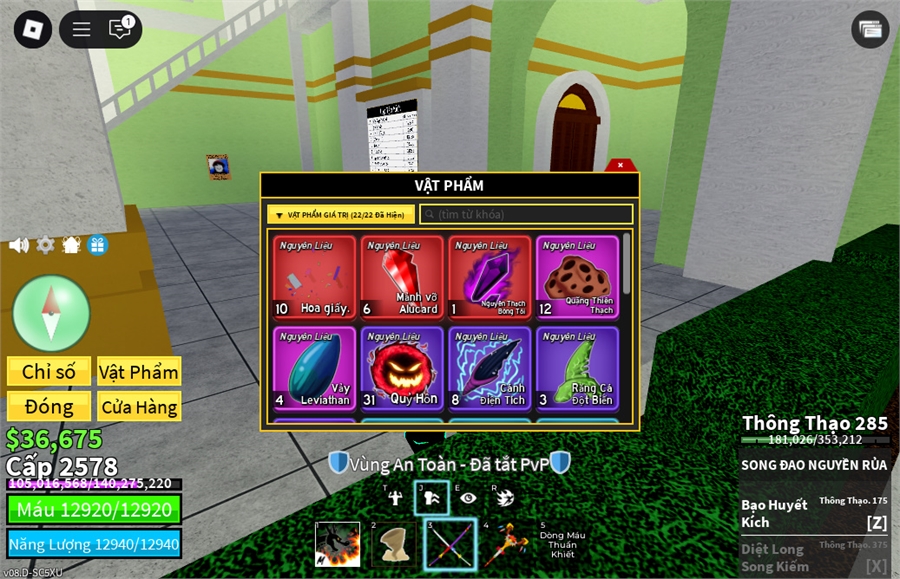This screenshot has width=900, height=579.
Task: Close the Vật Phẩm inventory window
Action: (x=620, y=165)
